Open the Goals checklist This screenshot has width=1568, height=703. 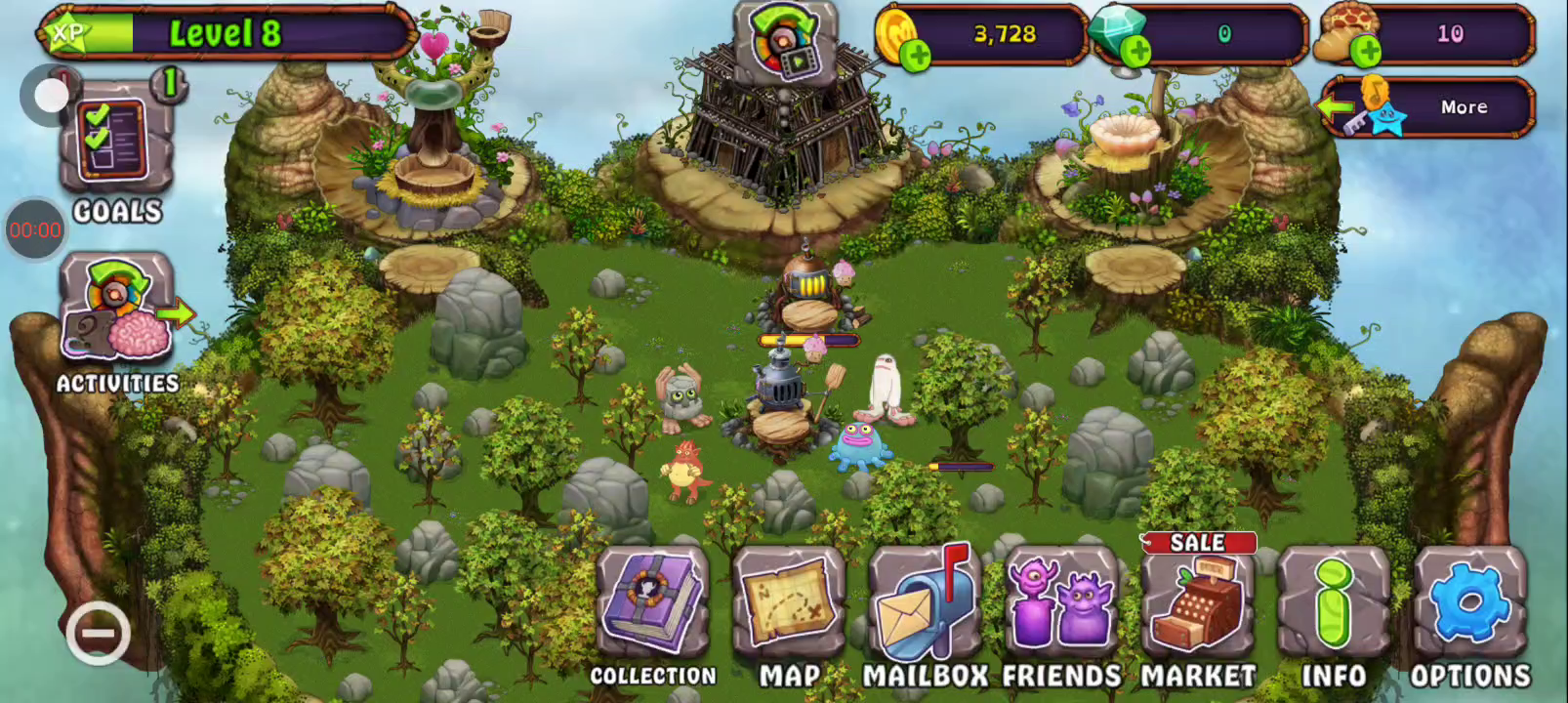coord(115,148)
